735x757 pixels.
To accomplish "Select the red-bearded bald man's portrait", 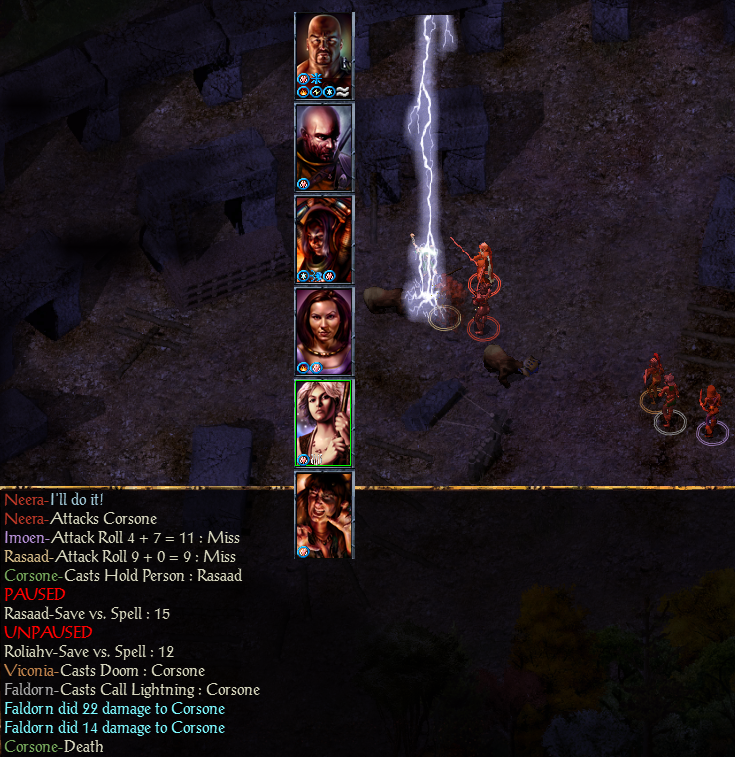I will [324, 146].
